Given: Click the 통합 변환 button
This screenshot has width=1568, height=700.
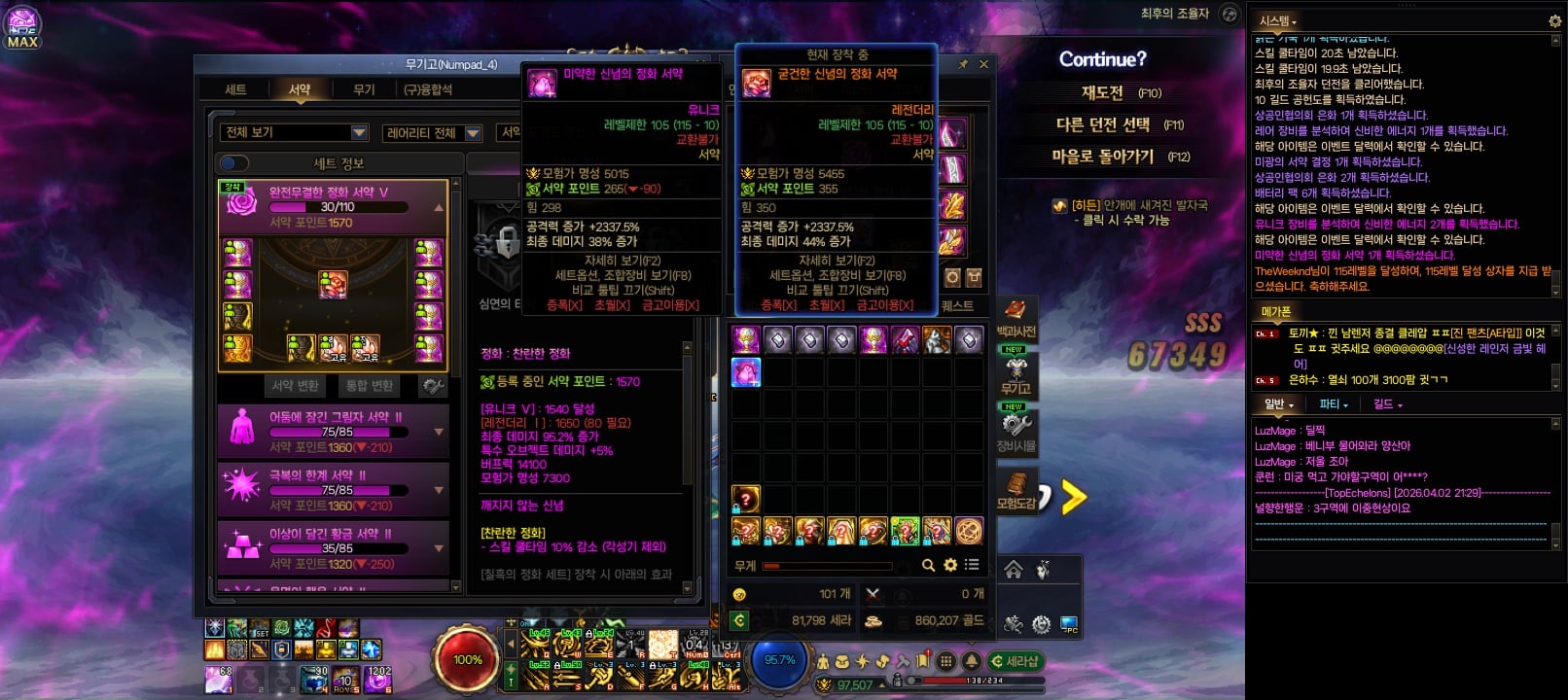Looking at the screenshot, I should pos(370,386).
